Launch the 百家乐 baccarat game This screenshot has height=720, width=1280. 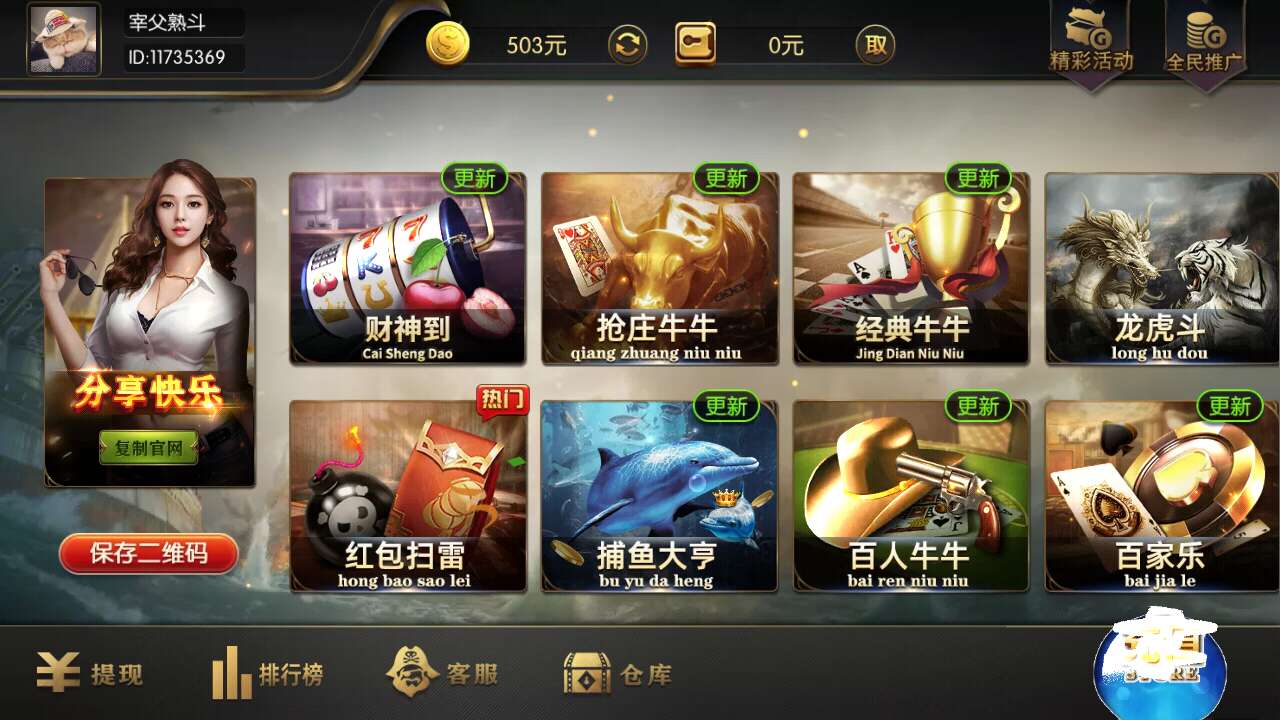coord(1161,495)
